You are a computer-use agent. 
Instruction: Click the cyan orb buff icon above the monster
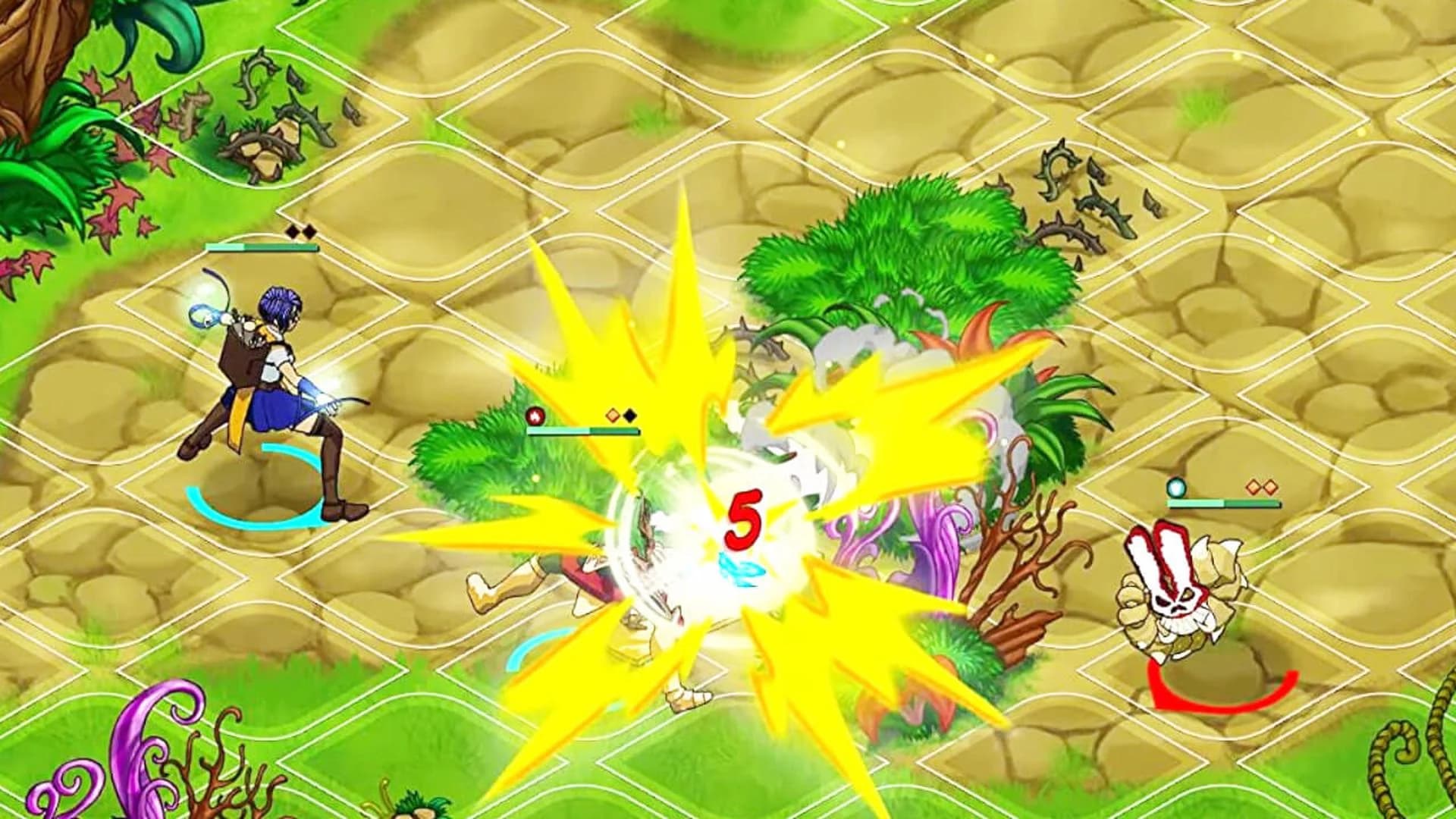[x=1176, y=488]
